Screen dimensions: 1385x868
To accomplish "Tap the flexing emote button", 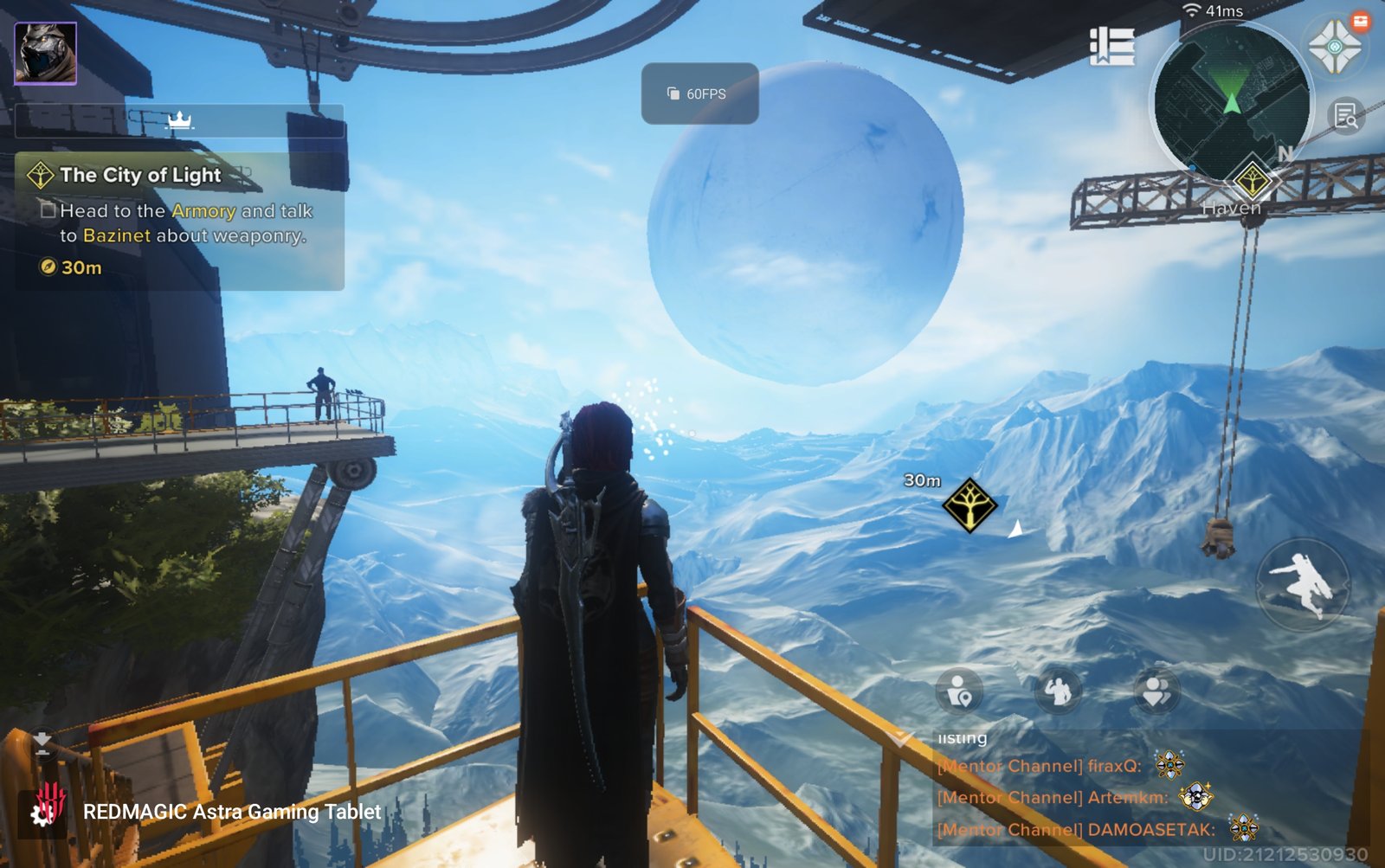I will pyautogui.click(x=1058, y=691).
